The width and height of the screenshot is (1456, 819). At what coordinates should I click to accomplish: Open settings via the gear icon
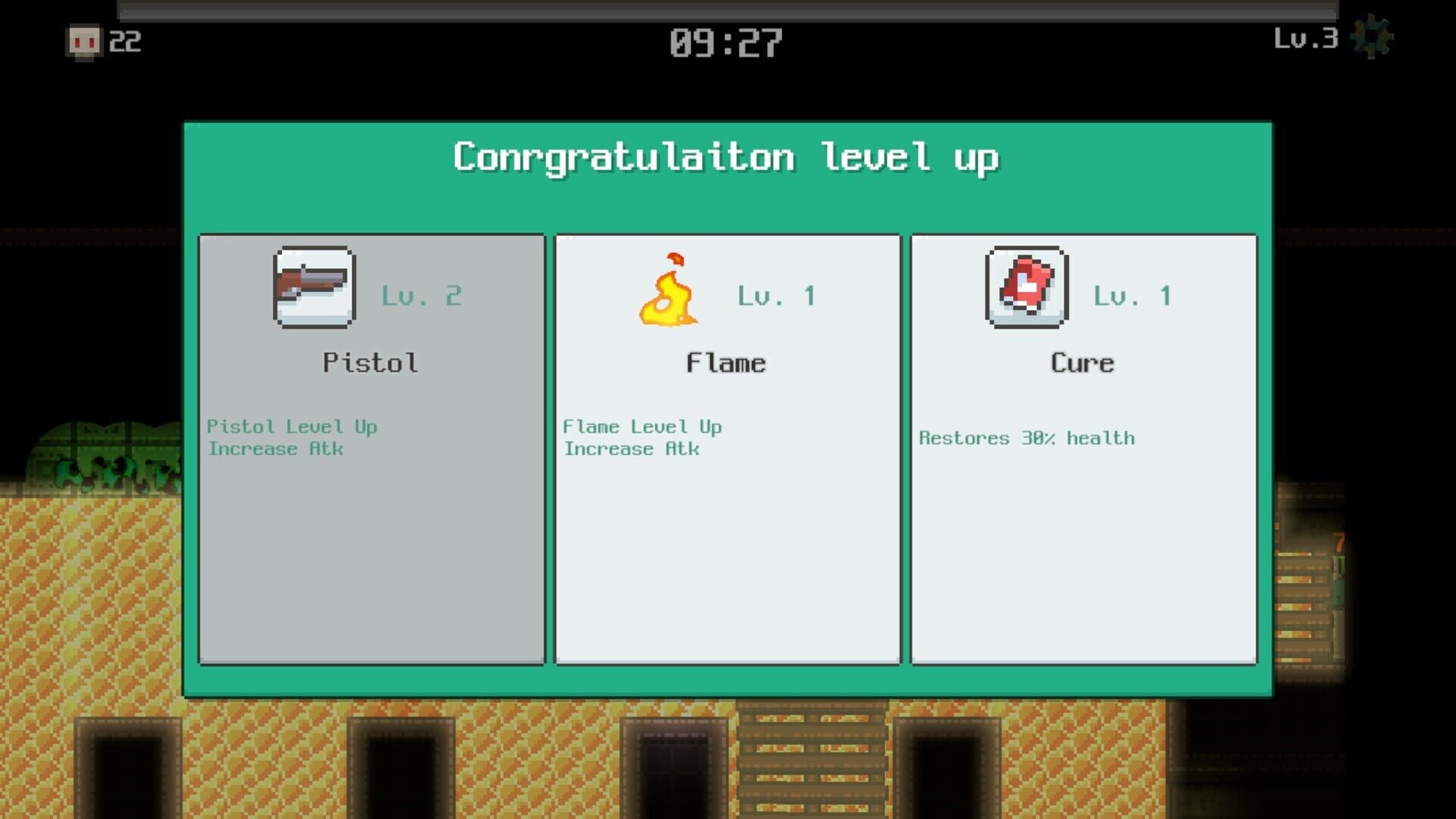pos(1373,38)
